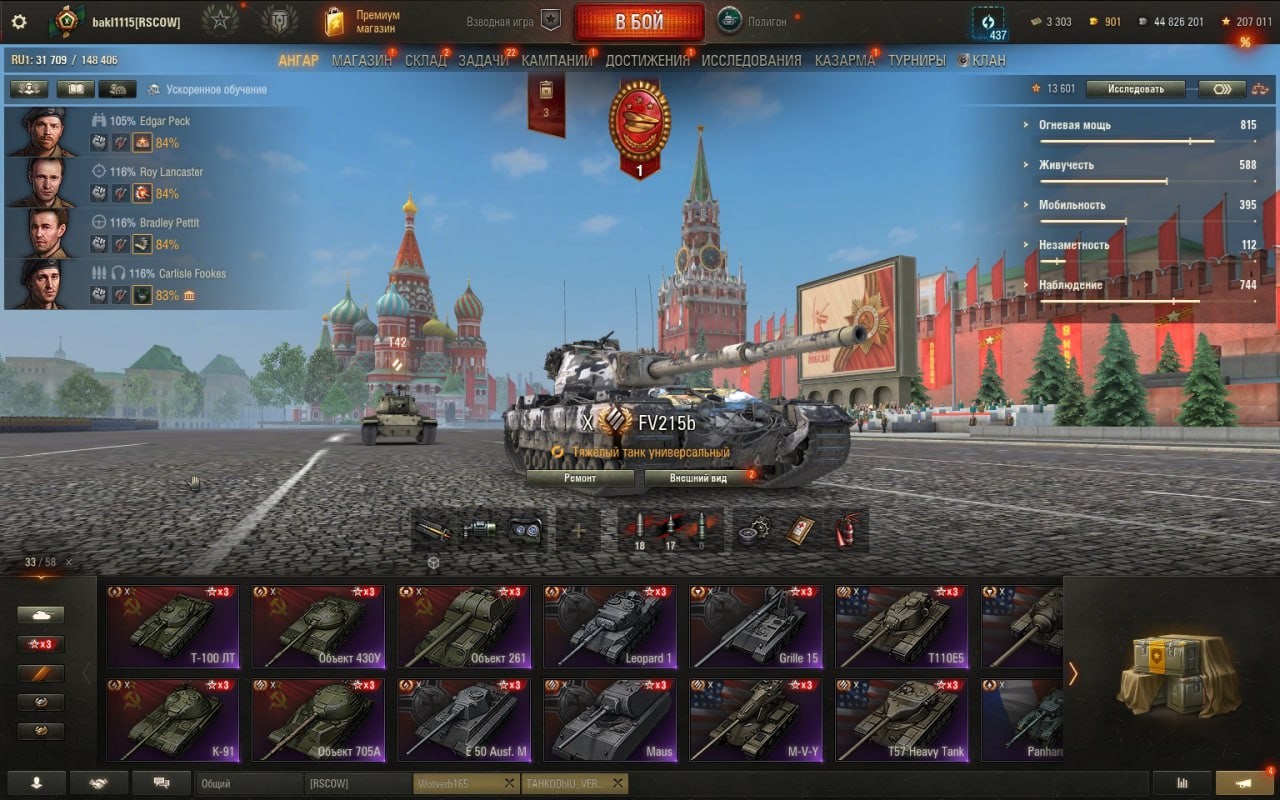This screenshot has width=1280, height=800.
Task: Click the Исследовать button
Action: pos(1135,89)
